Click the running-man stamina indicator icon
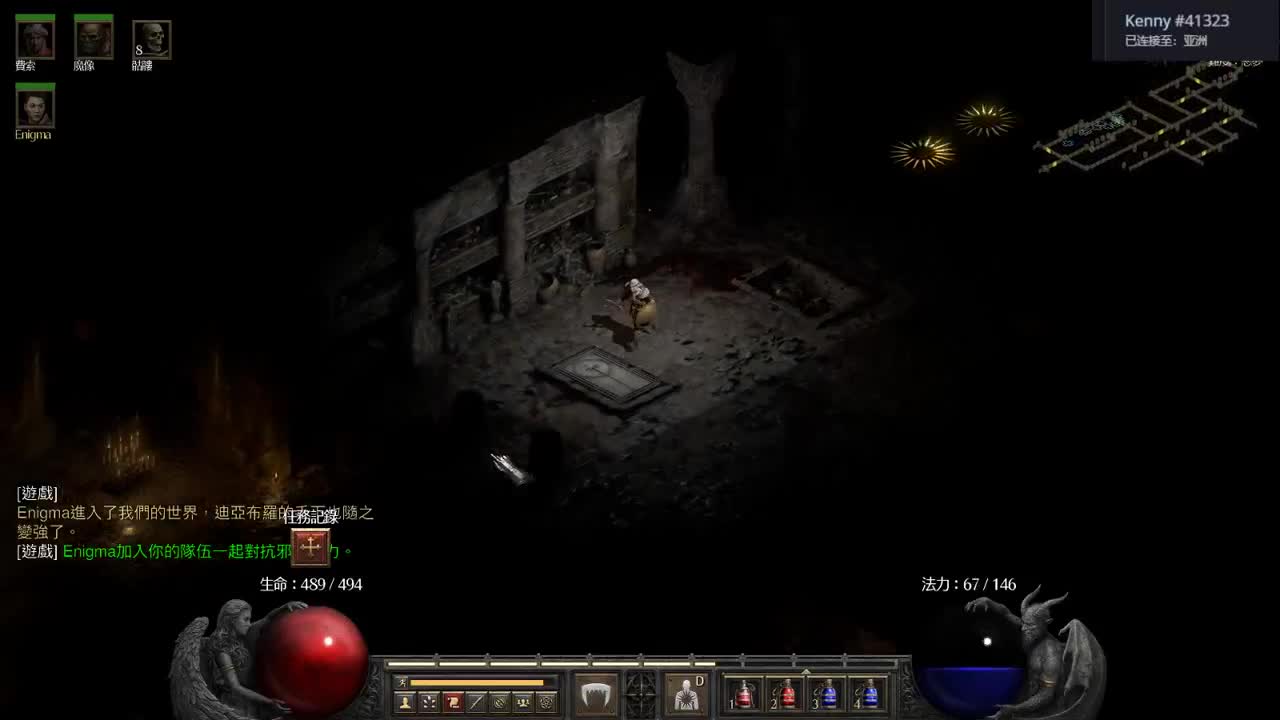Screen dimensions: 1280x720 point(402,682)
